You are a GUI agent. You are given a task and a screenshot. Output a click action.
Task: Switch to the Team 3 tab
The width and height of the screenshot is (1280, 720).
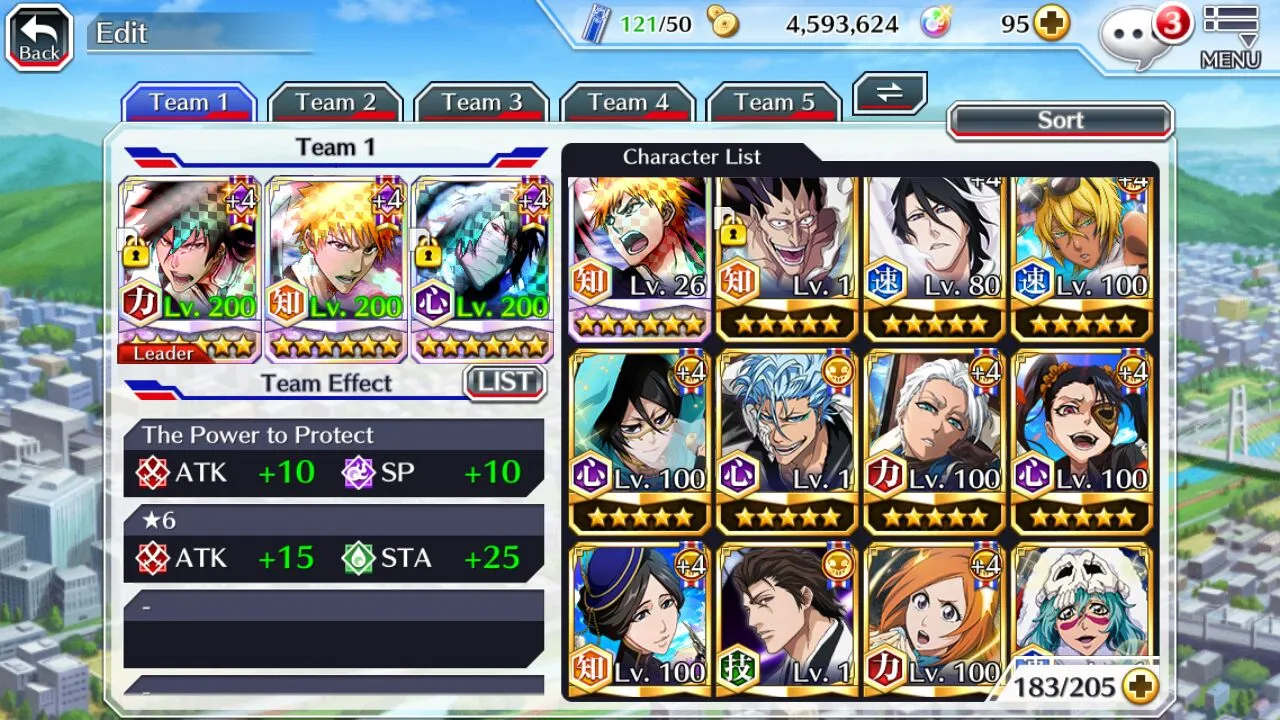tap(482, 103)
